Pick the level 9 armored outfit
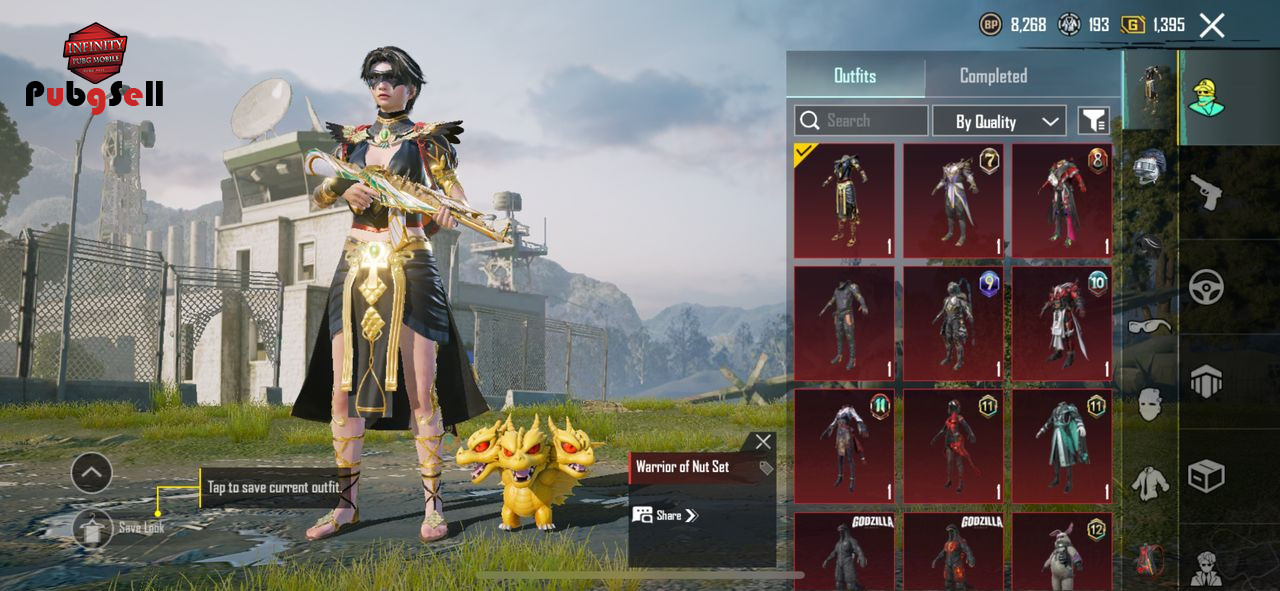Image resolution: width=1280 pixels, height=591 pixels. tap(952, 323)
